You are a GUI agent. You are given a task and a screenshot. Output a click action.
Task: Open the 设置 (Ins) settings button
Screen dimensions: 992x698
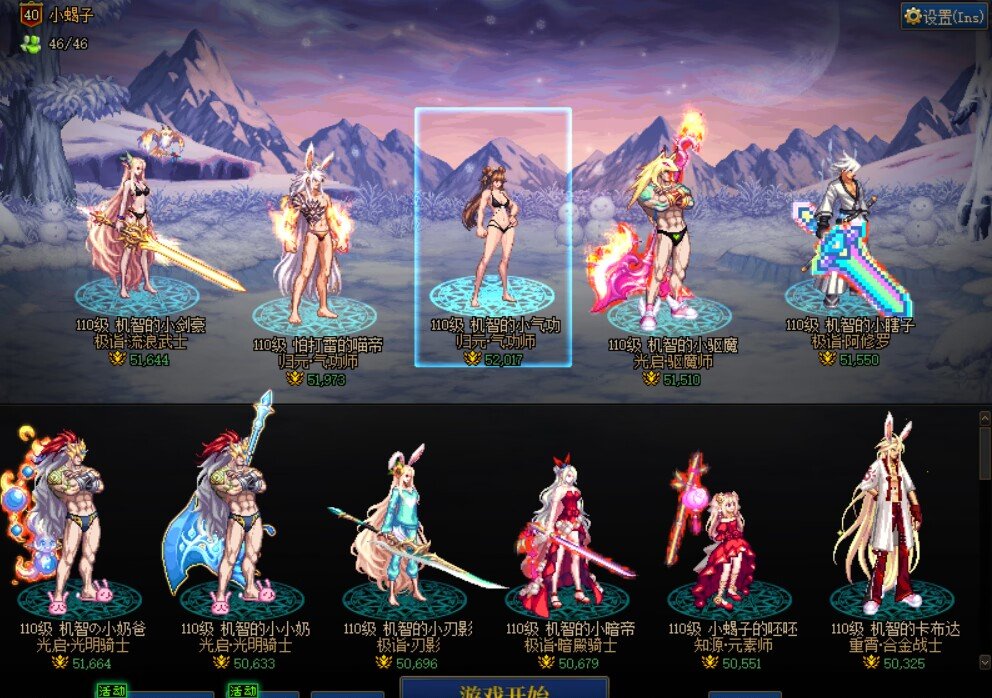[944, 16]
